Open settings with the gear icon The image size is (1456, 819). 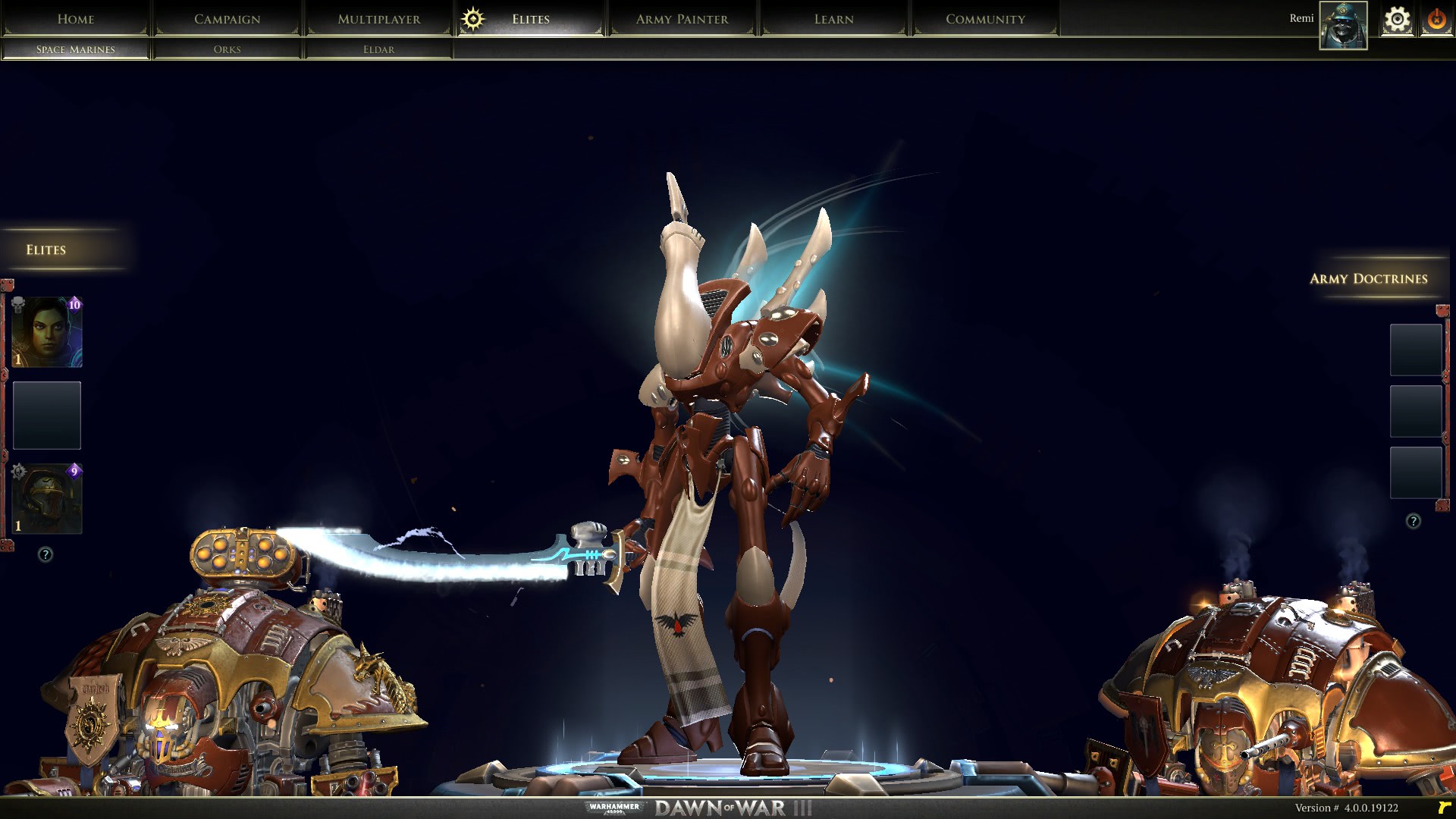point(1397,20)
